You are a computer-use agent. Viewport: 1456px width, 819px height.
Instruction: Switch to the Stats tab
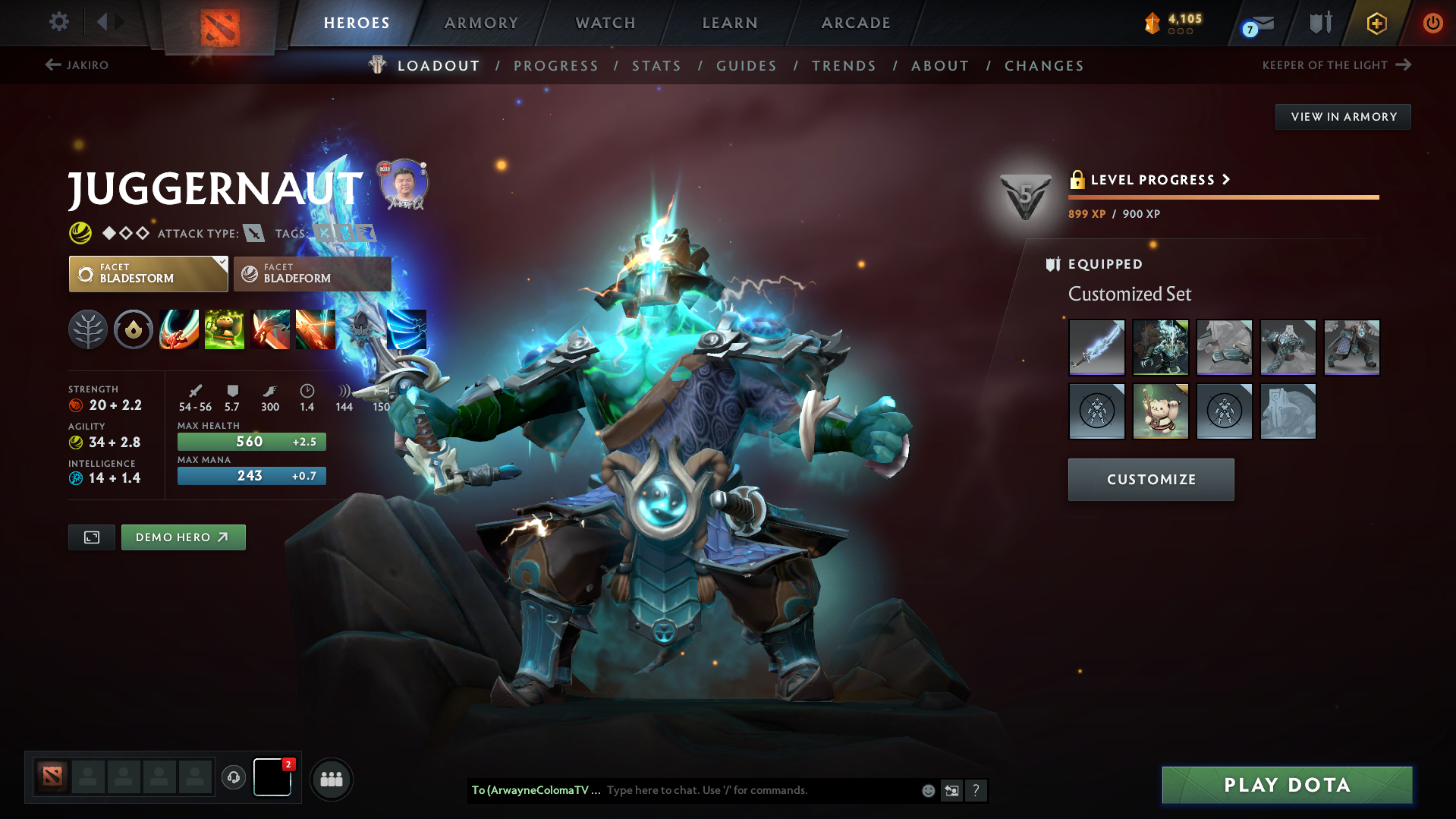coord(656,66)
